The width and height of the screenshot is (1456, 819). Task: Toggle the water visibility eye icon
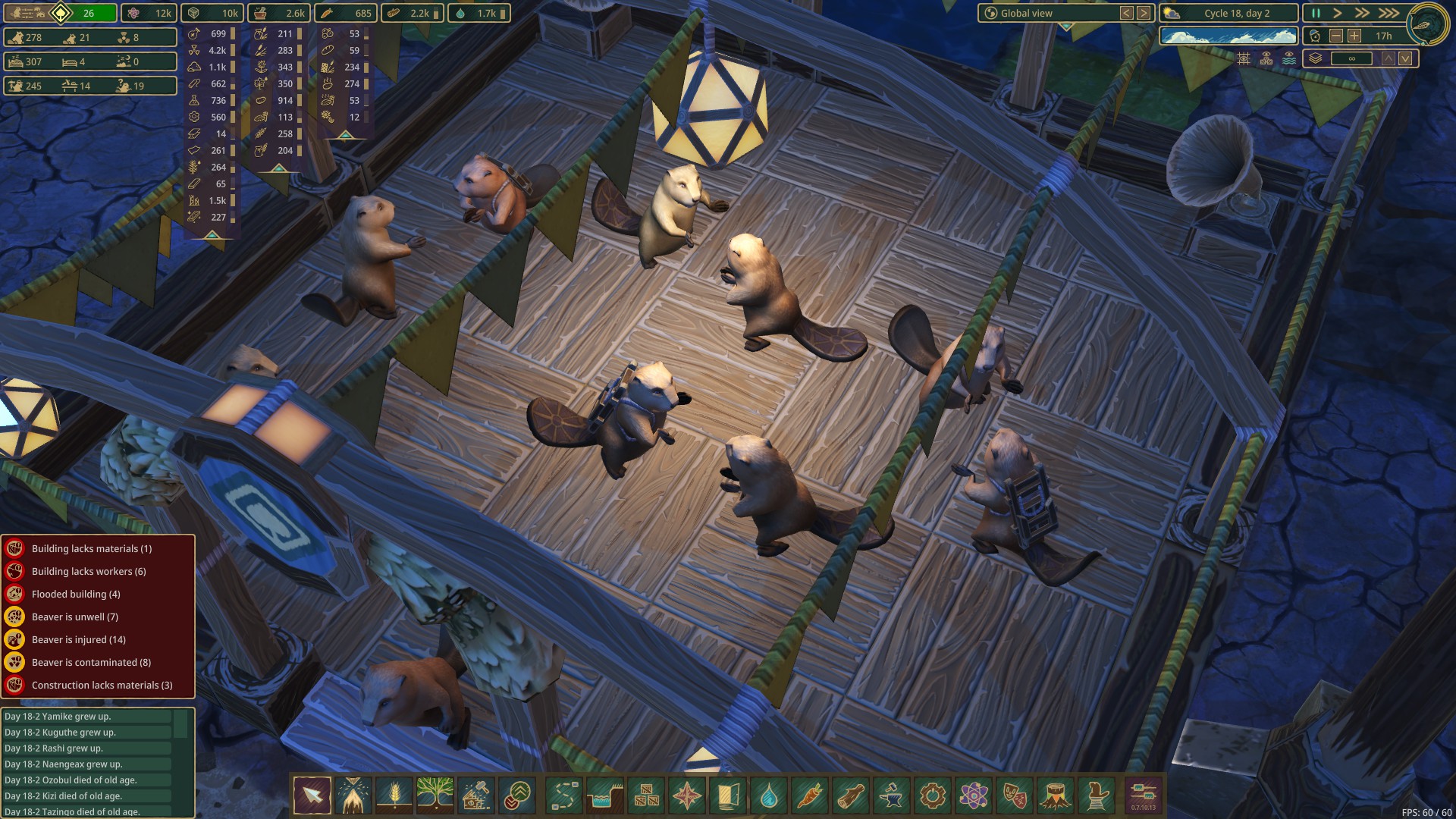coord(1289,58)
